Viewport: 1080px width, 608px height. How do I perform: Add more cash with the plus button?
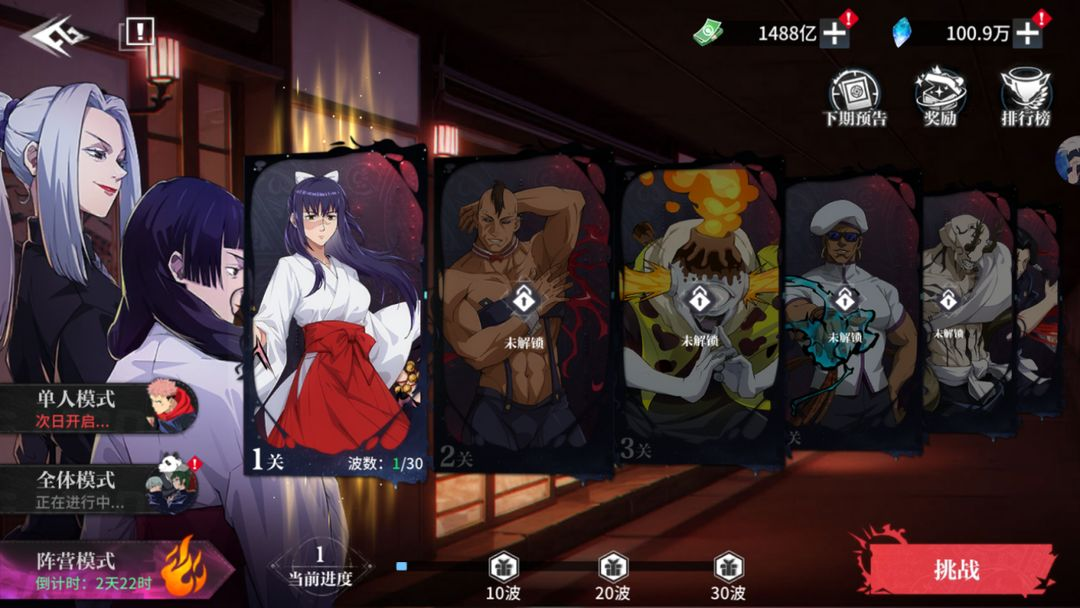coord(835,34)
